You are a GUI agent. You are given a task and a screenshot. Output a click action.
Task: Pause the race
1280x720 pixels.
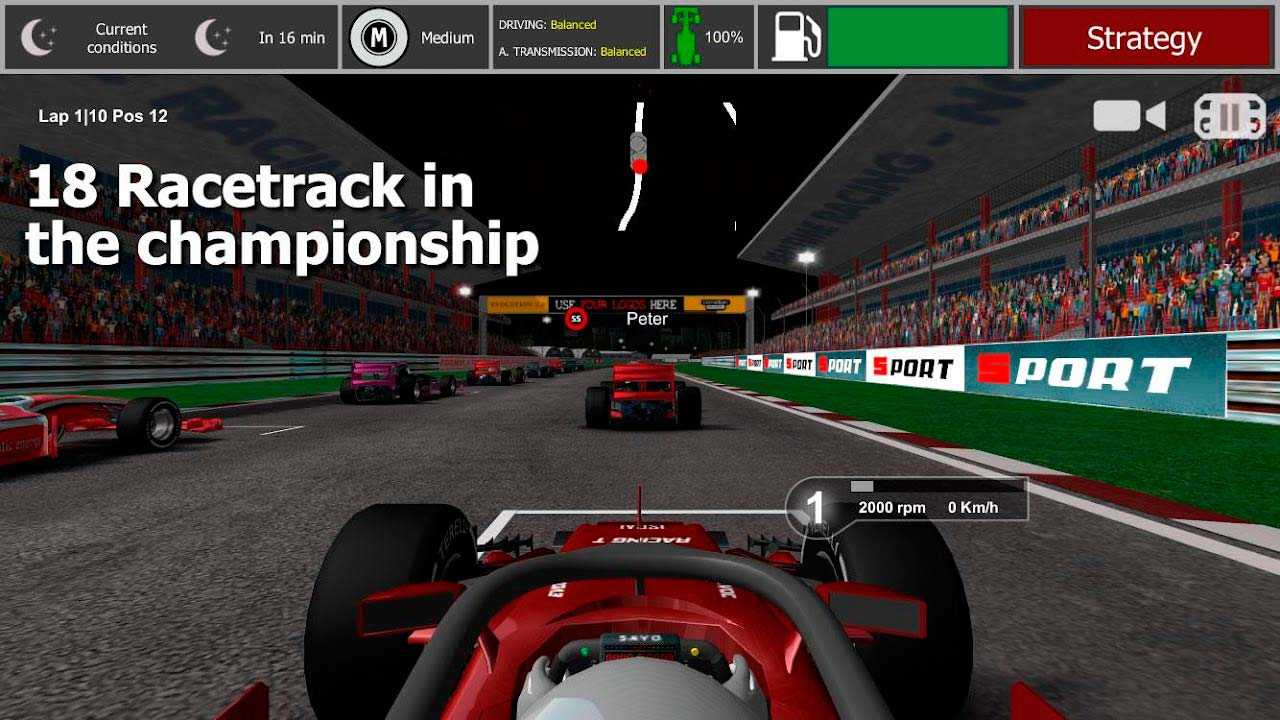1229,117
